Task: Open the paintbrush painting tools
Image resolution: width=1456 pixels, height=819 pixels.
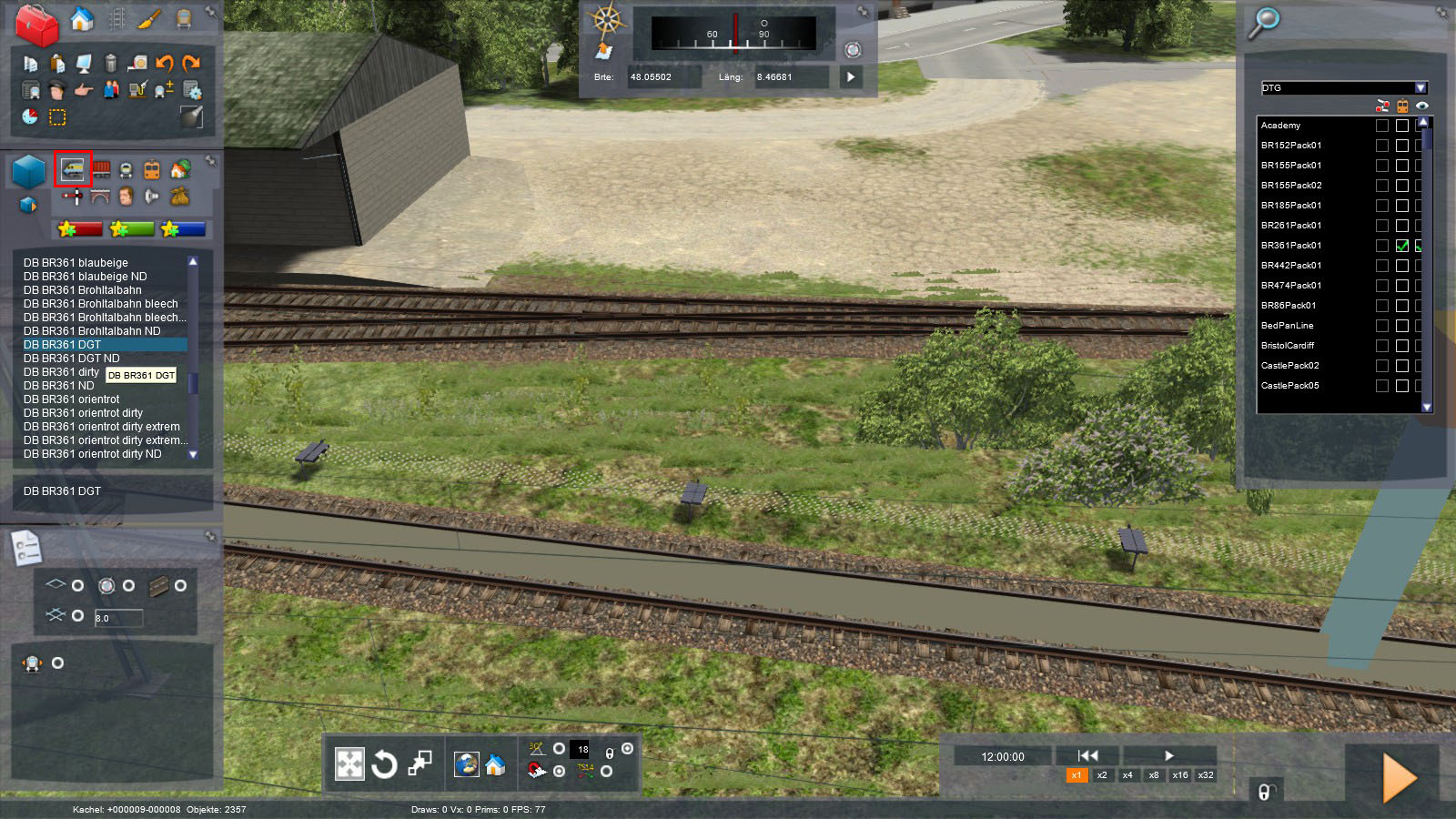Action: (149, 19)
